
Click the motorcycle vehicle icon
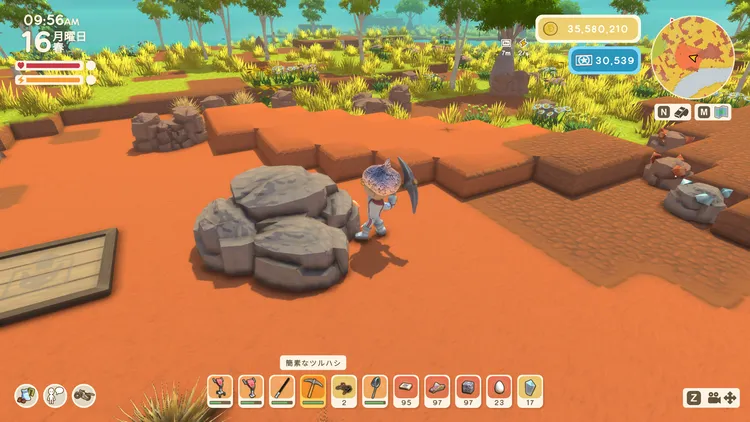(84, 395)
